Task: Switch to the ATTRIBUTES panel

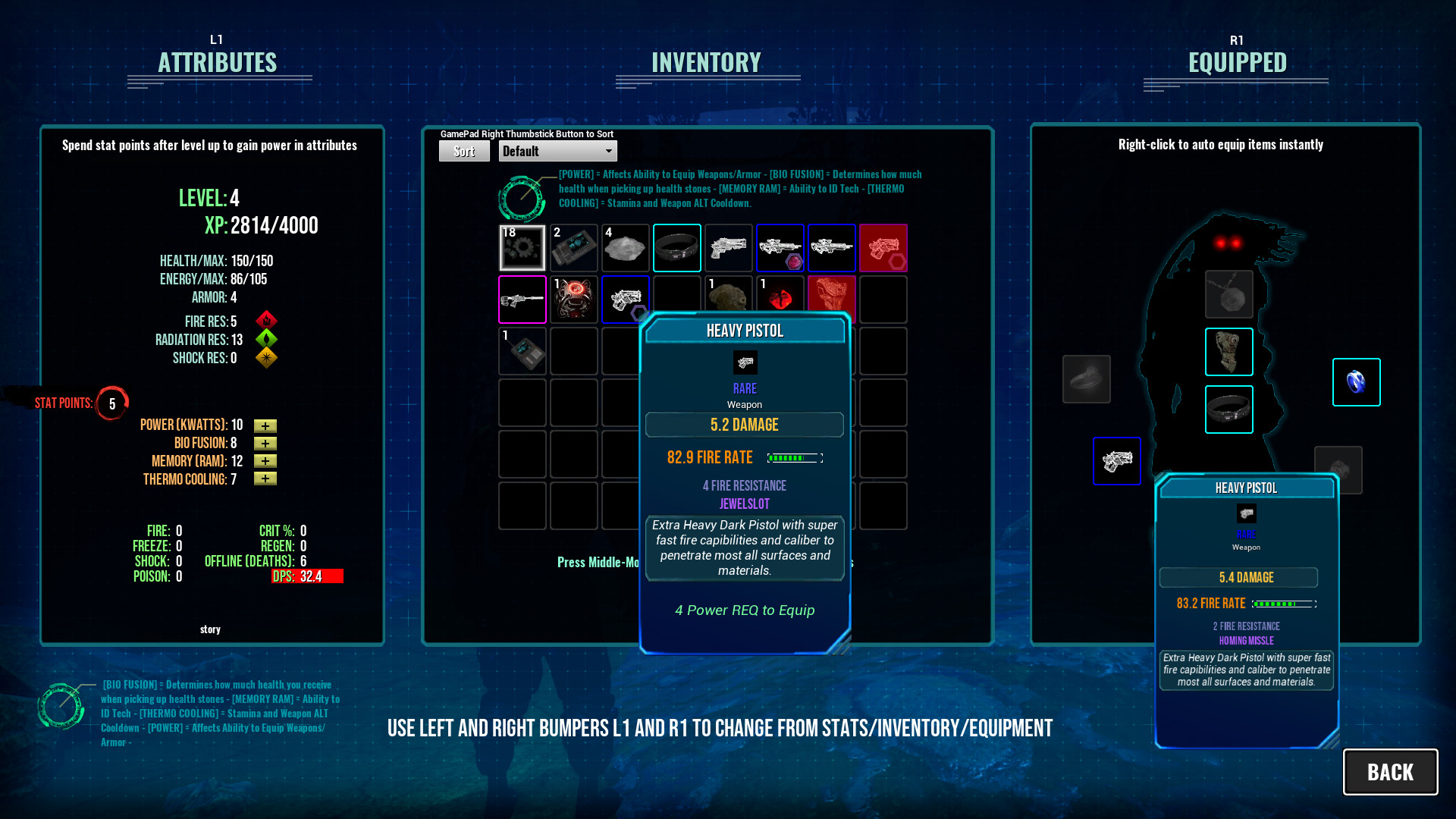Action: coord(218,63)
